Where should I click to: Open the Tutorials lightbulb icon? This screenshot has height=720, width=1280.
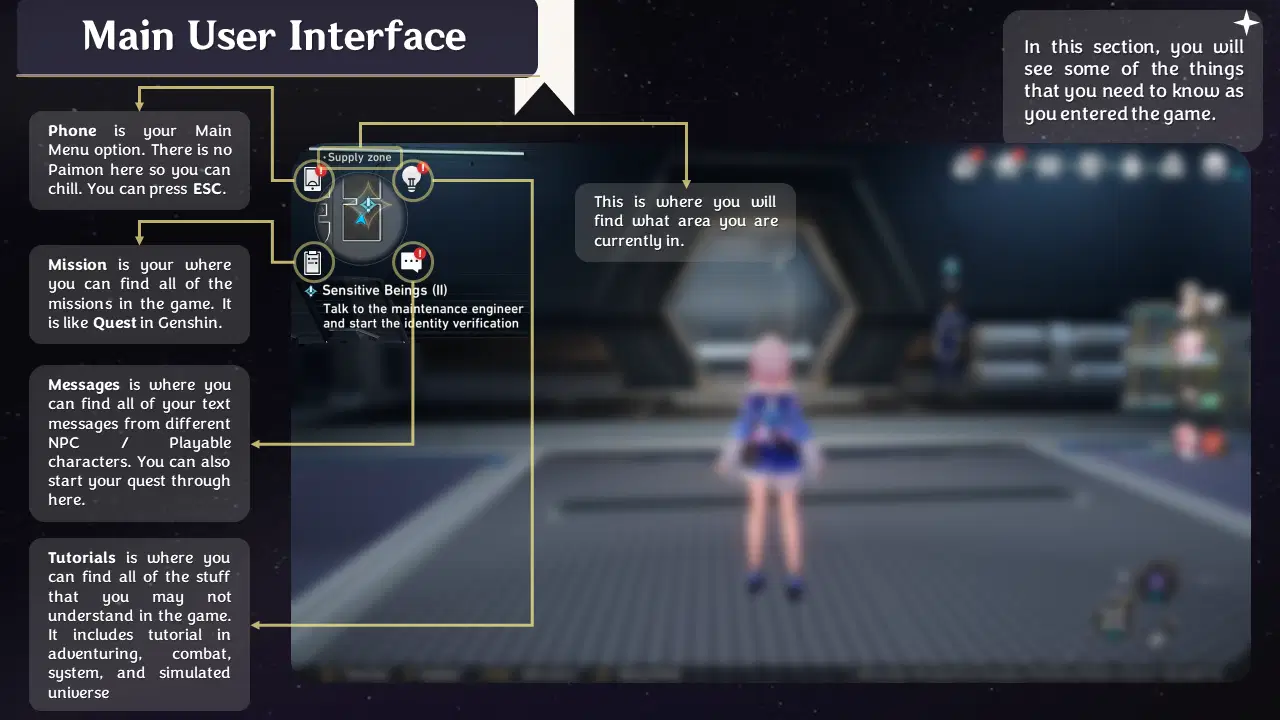413,180
